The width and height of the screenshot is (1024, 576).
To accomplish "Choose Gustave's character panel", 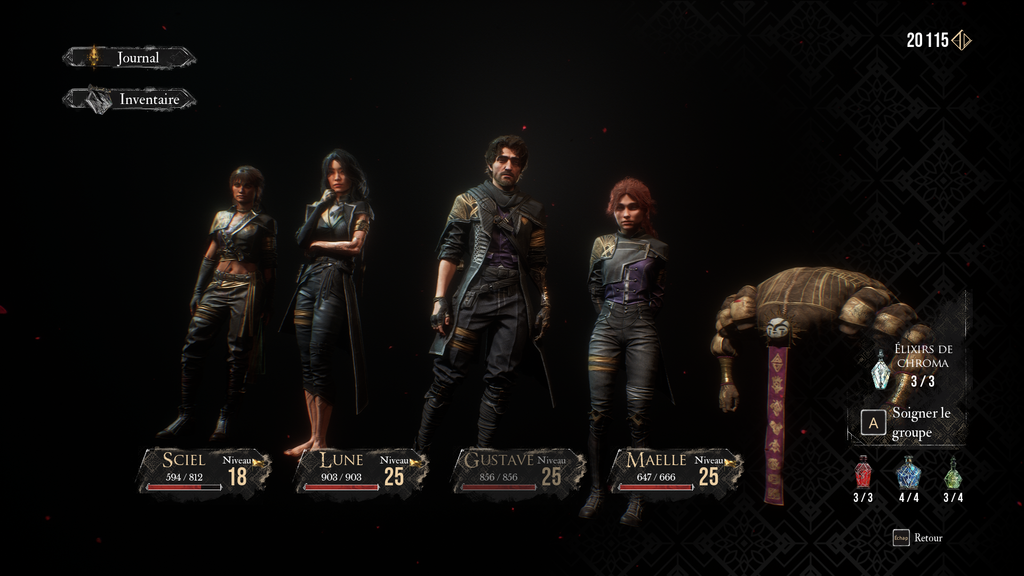I will tap(518, 470).
